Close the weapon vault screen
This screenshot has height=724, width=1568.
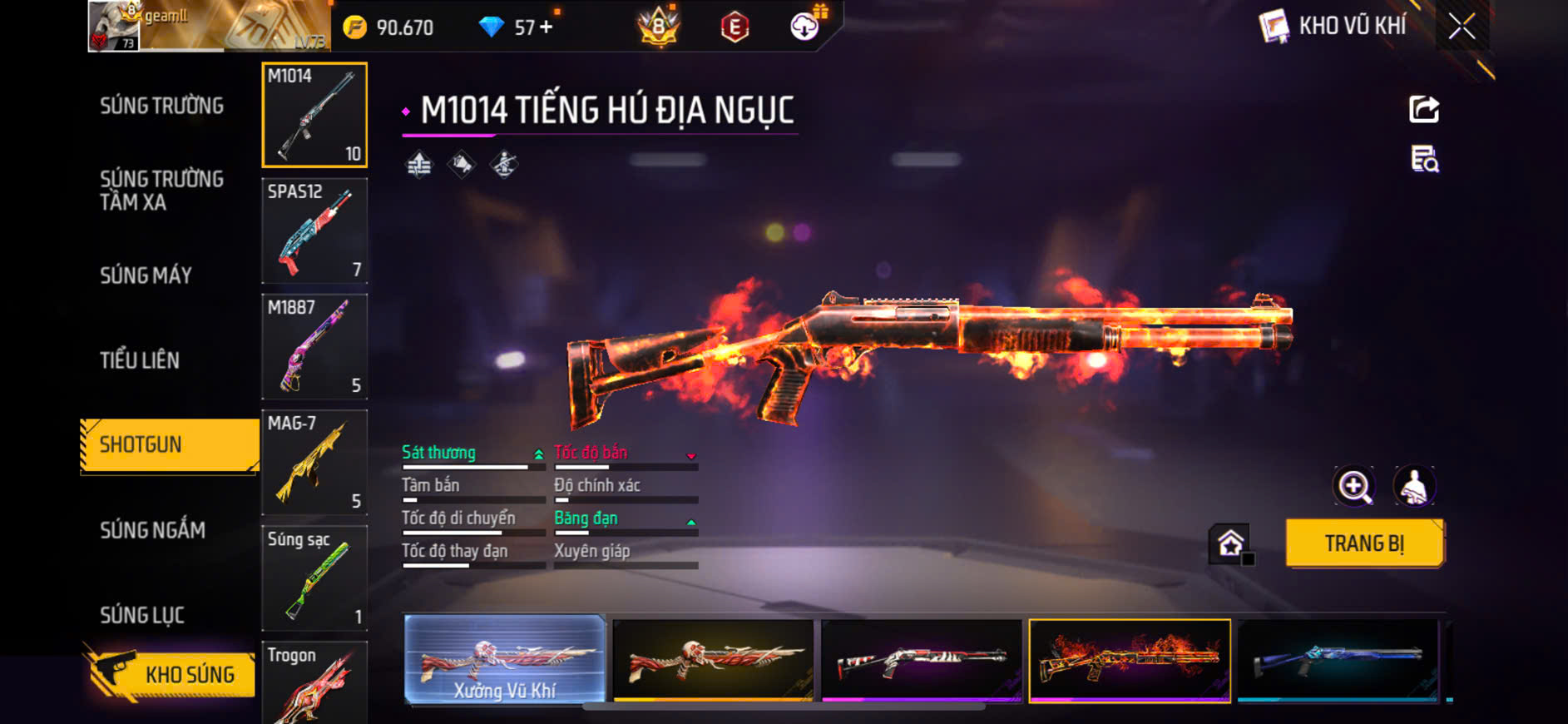1462,27
